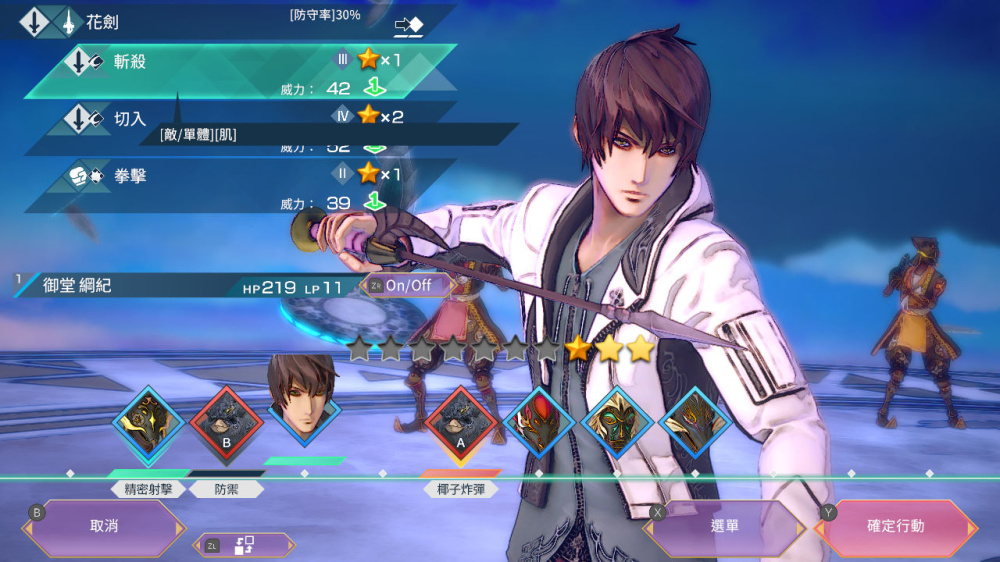Click the 椰子炸彈 action label
The image size is (1000, 562).
pos(461,489)
